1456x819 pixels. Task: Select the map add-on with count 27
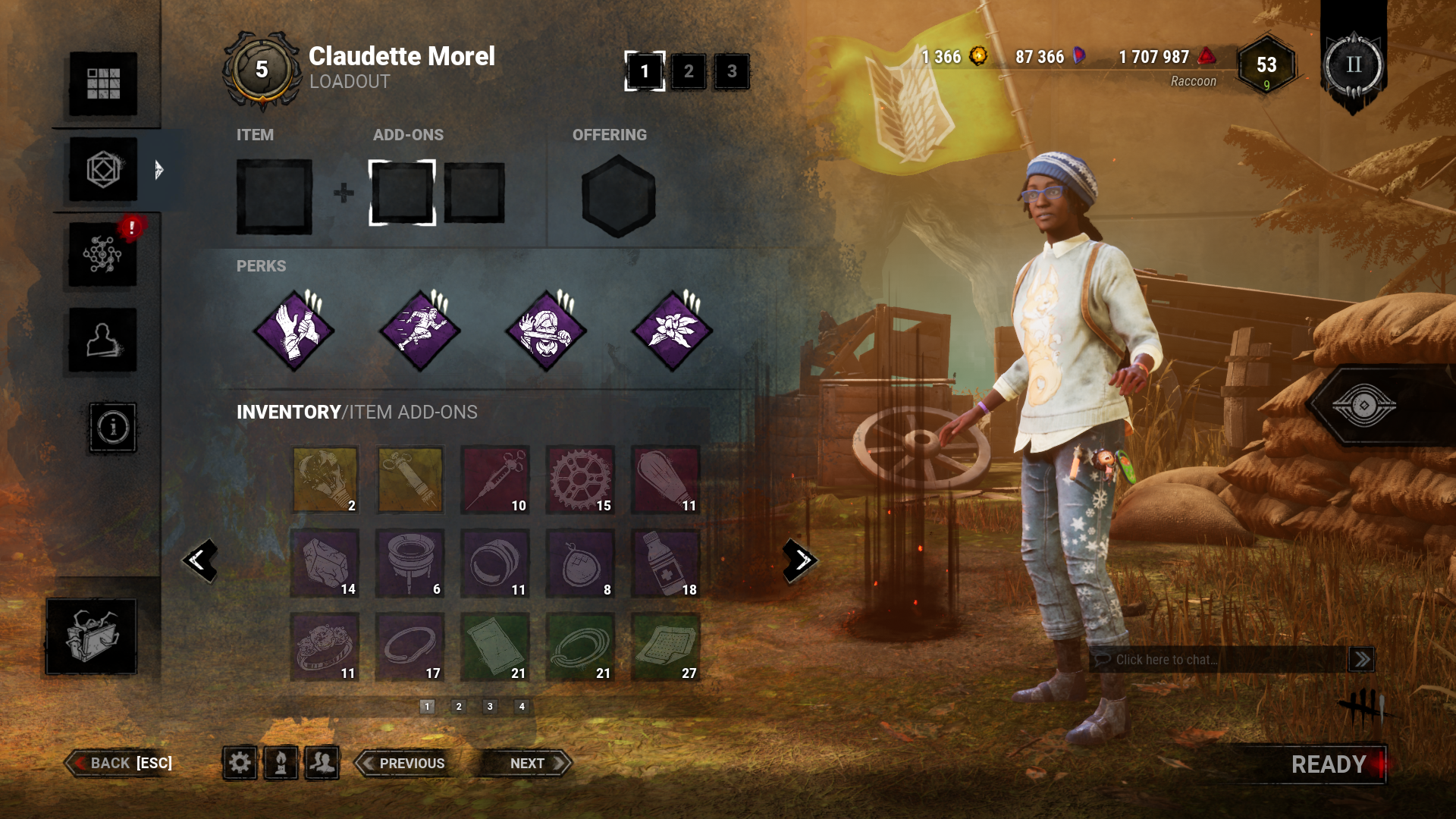pos(665,647)
